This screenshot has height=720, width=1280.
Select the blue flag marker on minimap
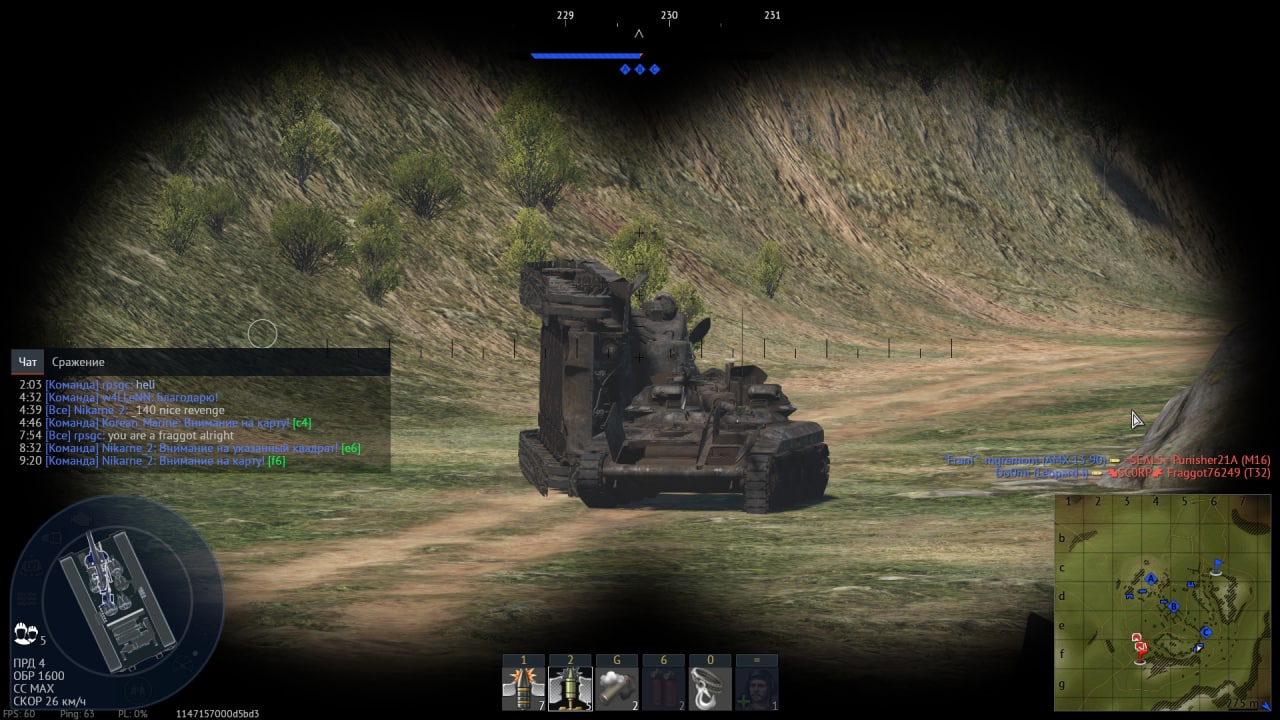[1217, 566]
